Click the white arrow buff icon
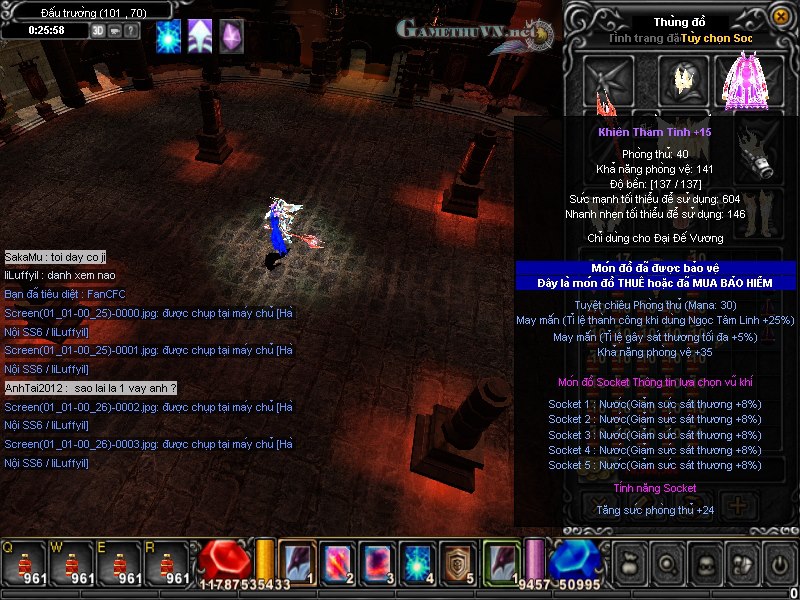 (x=200, y=35)
